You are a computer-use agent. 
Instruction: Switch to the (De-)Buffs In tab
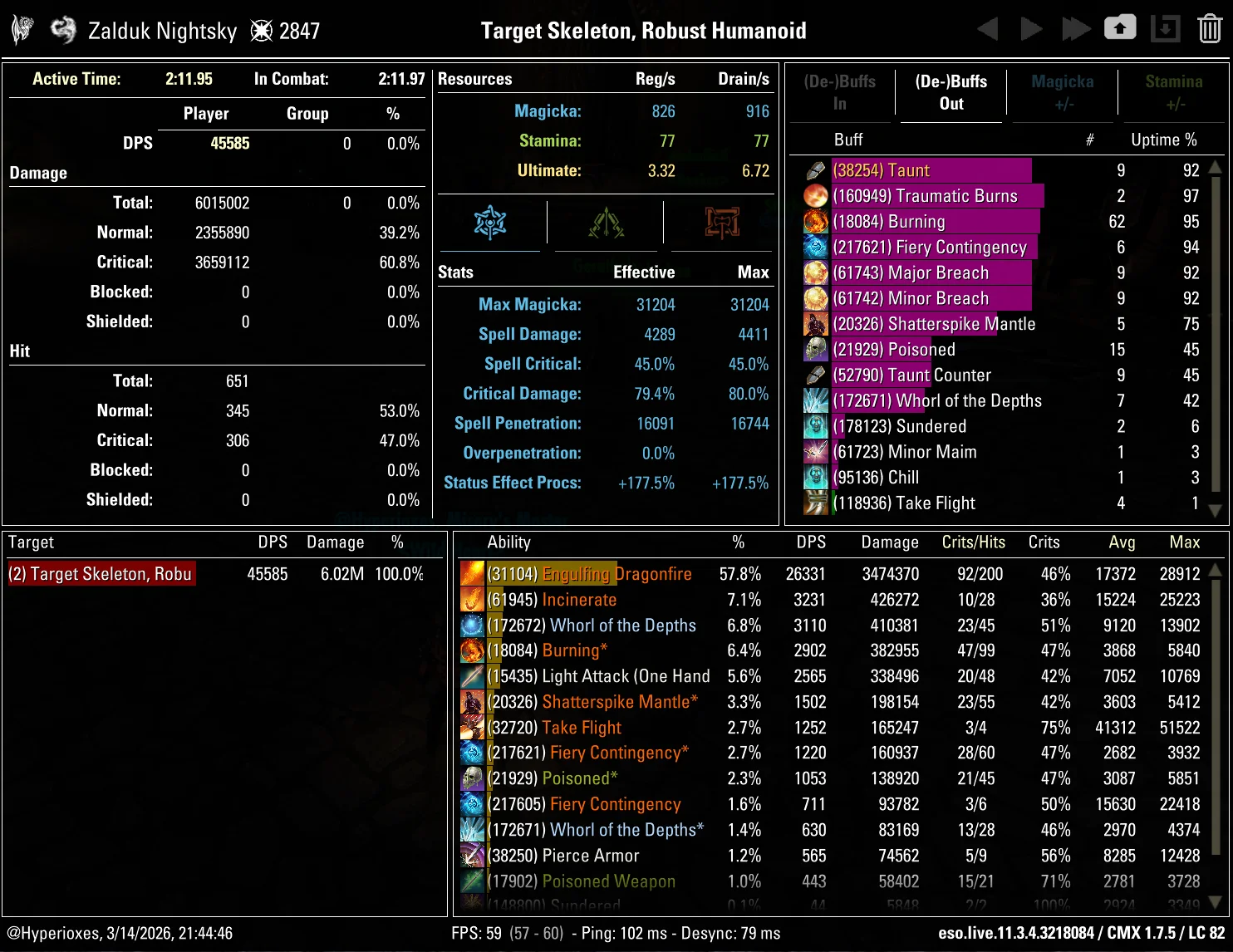[x=839, y=91]
